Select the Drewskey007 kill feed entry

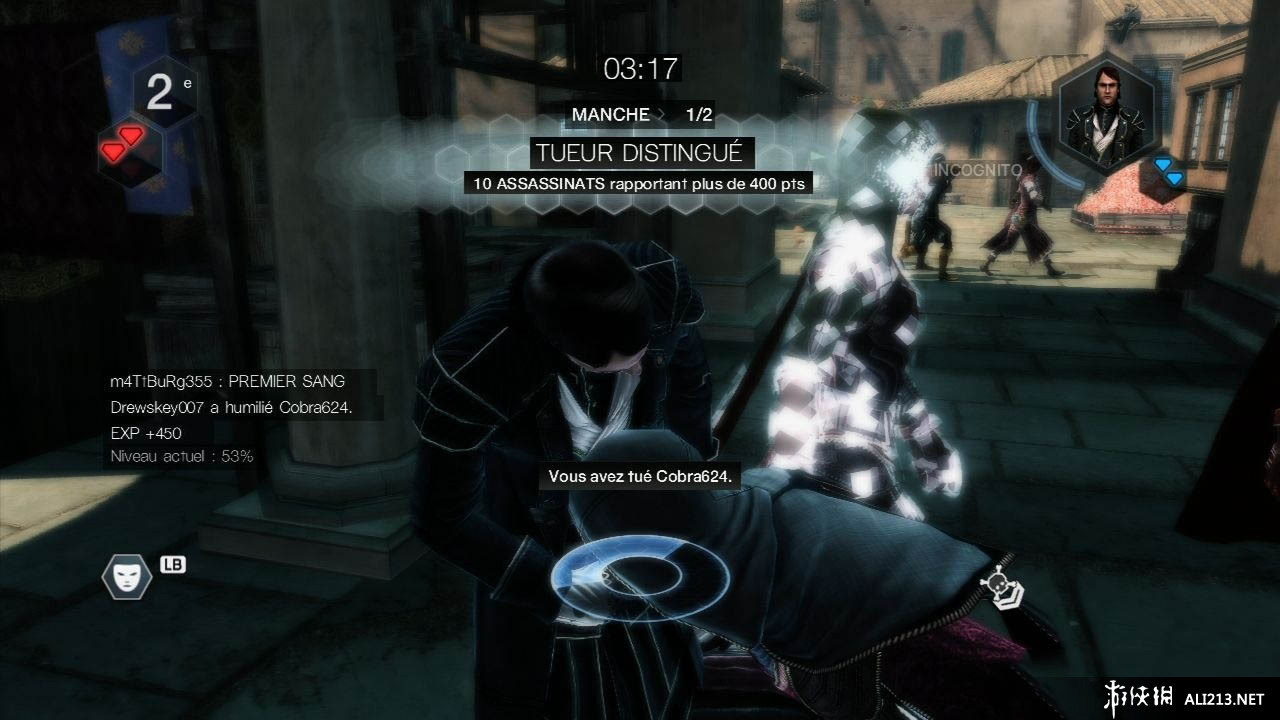[x=232, y=408]
